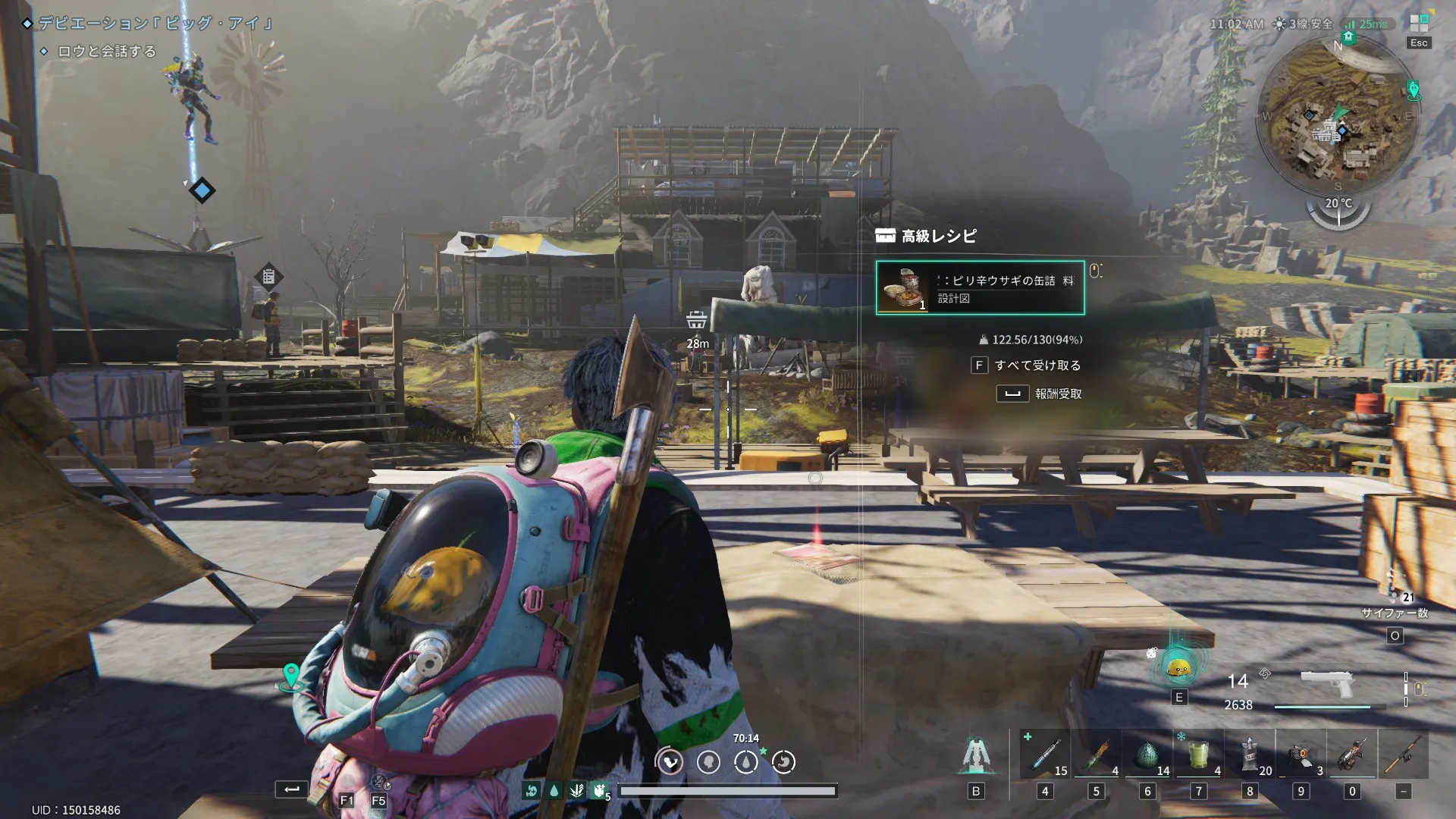1456x819 pixels.
Task: Open the build mode structure icon
Action: click(976, 755)
